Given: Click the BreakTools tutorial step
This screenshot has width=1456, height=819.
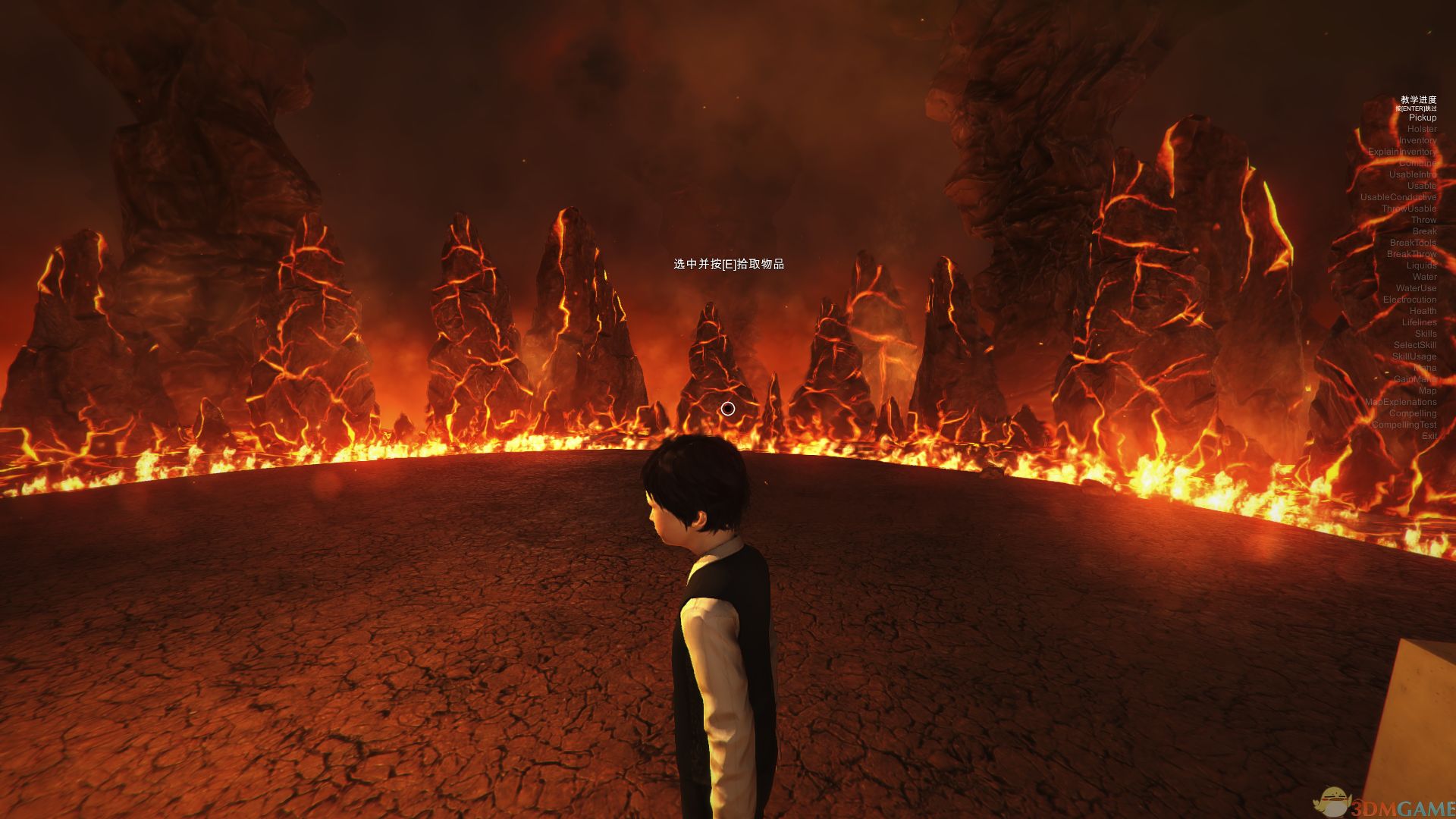Looking at the screenshot, I should coord(1413,243).
